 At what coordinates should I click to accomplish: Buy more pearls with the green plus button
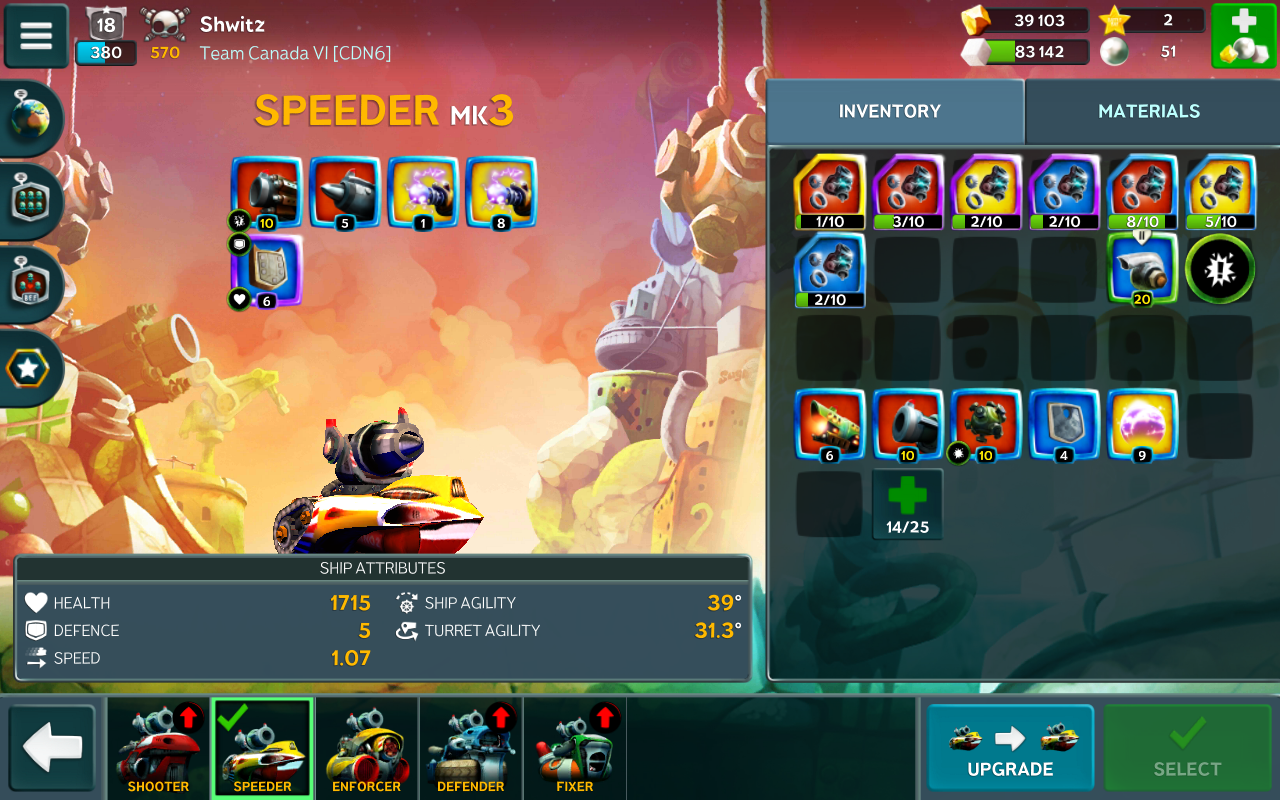click(1243, 36)
